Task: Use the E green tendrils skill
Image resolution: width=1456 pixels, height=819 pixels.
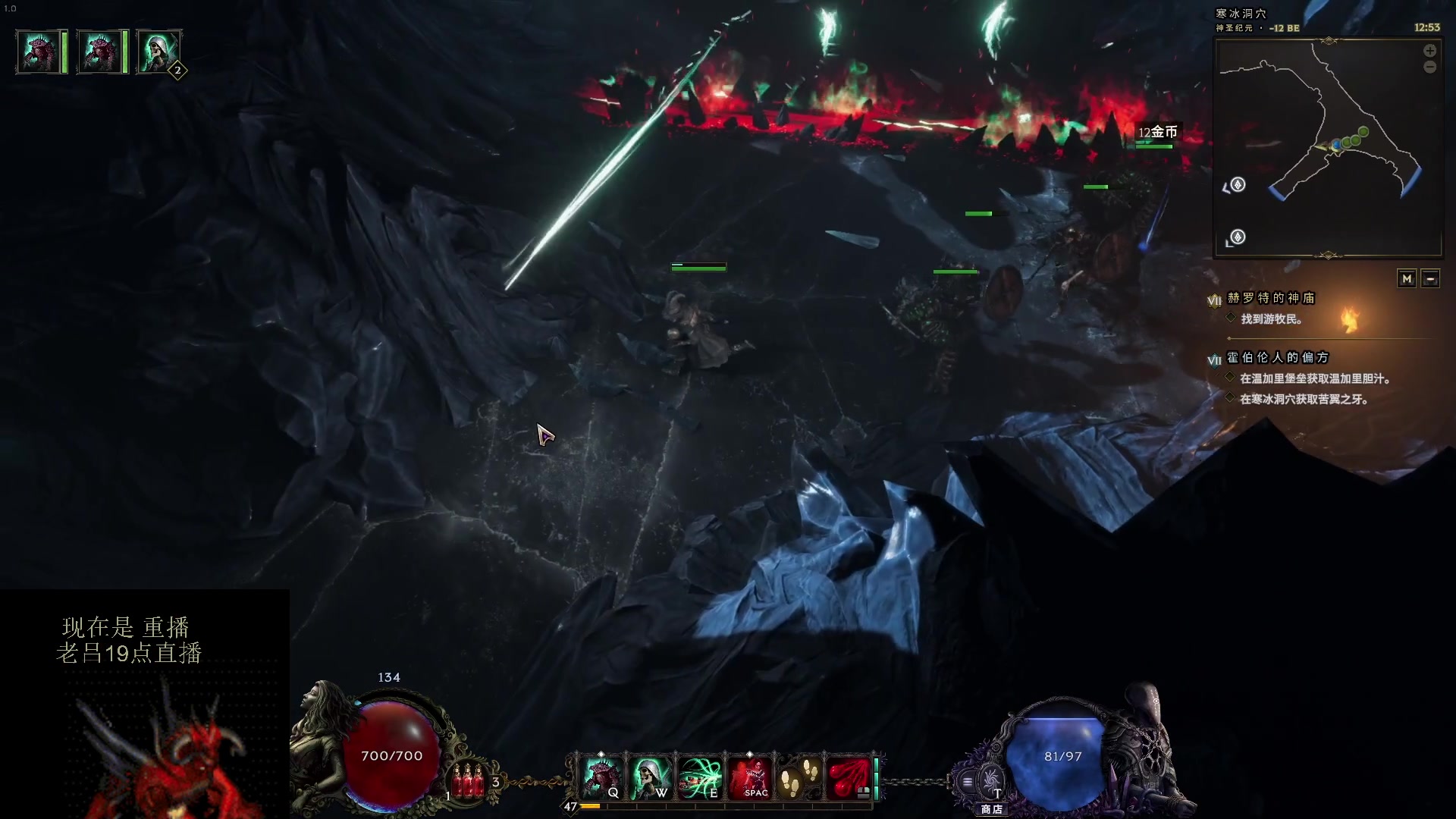Action: point(700,777)
